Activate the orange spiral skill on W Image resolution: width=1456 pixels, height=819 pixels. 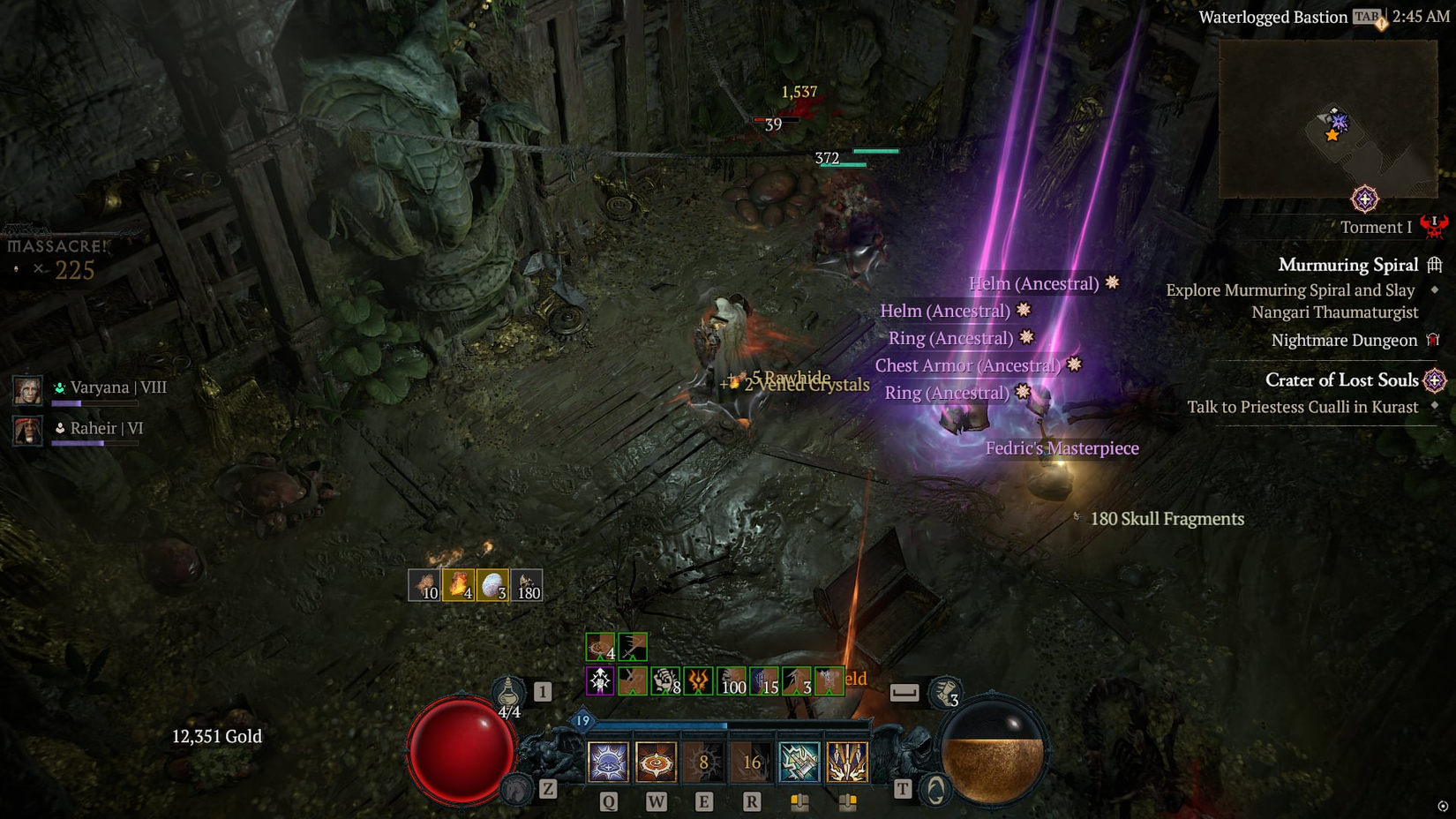pos(655,761)
